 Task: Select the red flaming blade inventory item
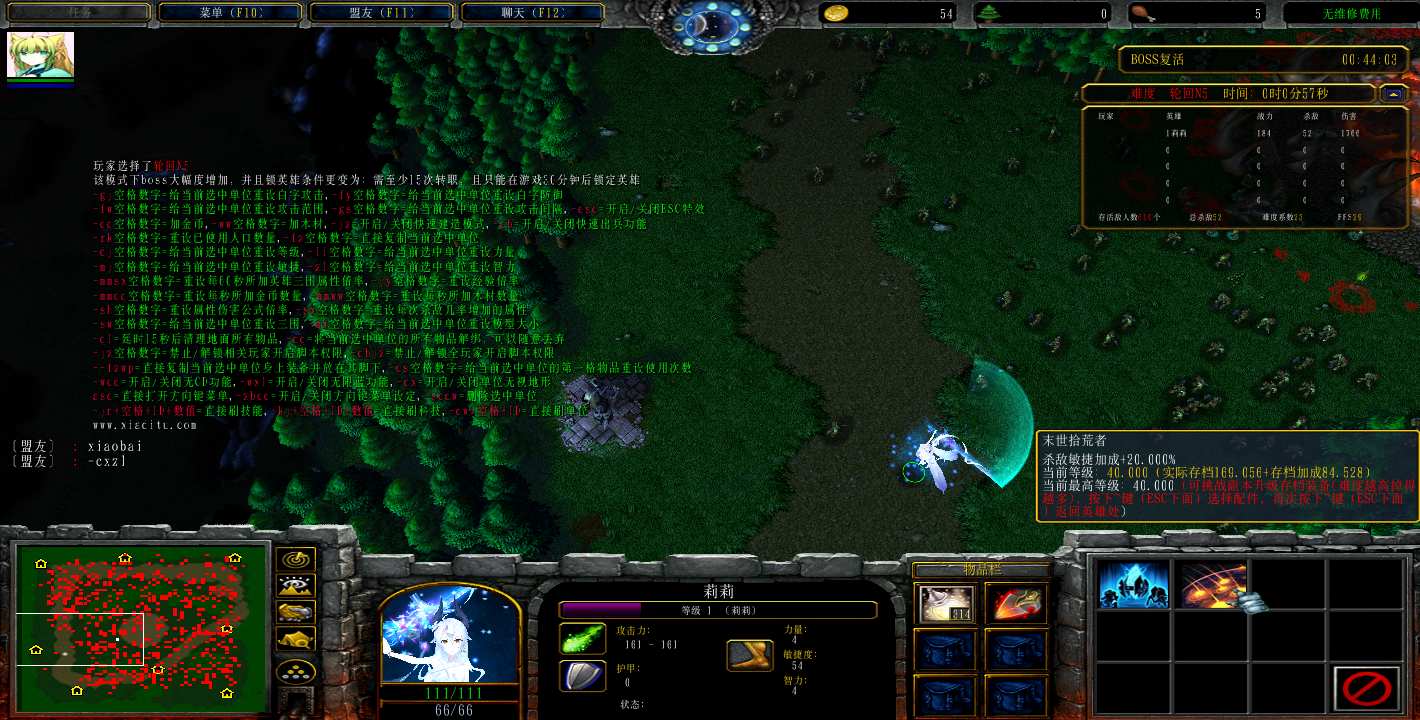1013,604
